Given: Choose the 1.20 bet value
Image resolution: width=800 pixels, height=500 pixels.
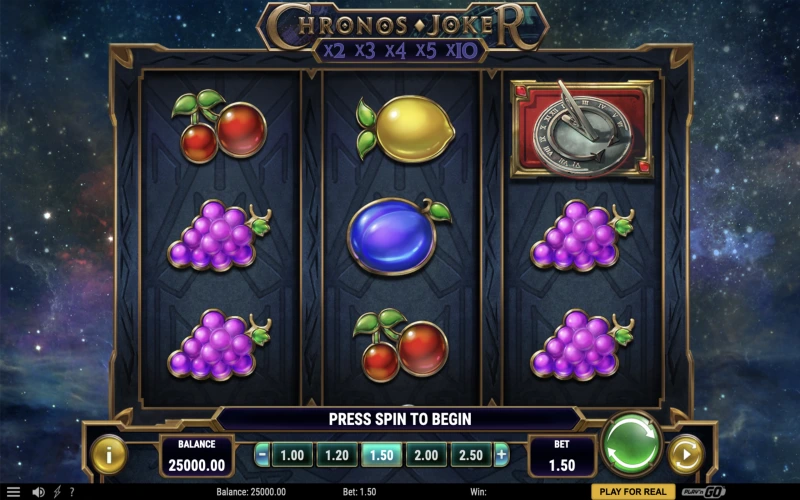Looking at the screenshot, I should point(336,456).
